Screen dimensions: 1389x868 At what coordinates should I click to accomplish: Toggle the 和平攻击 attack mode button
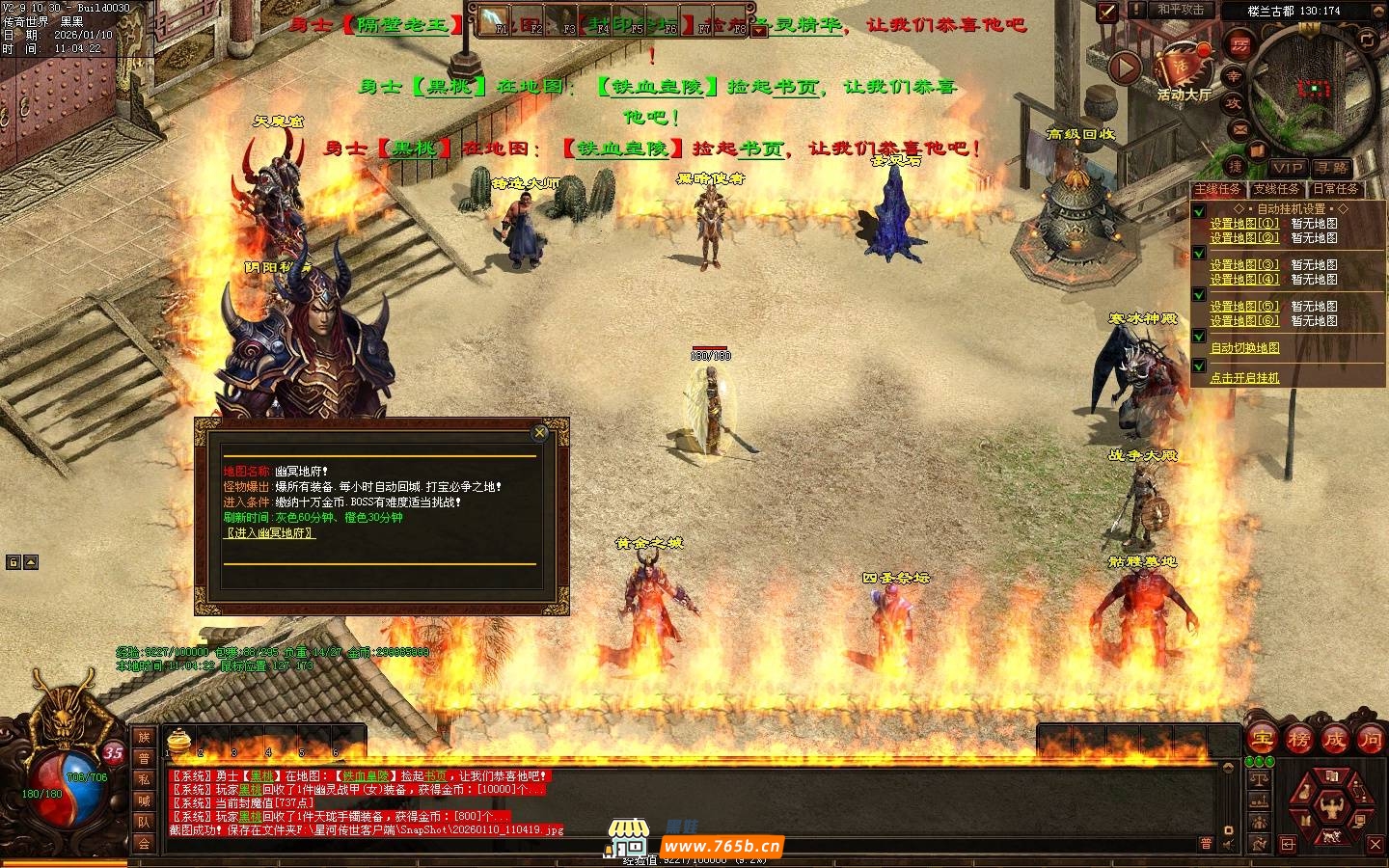point(1181,10)
